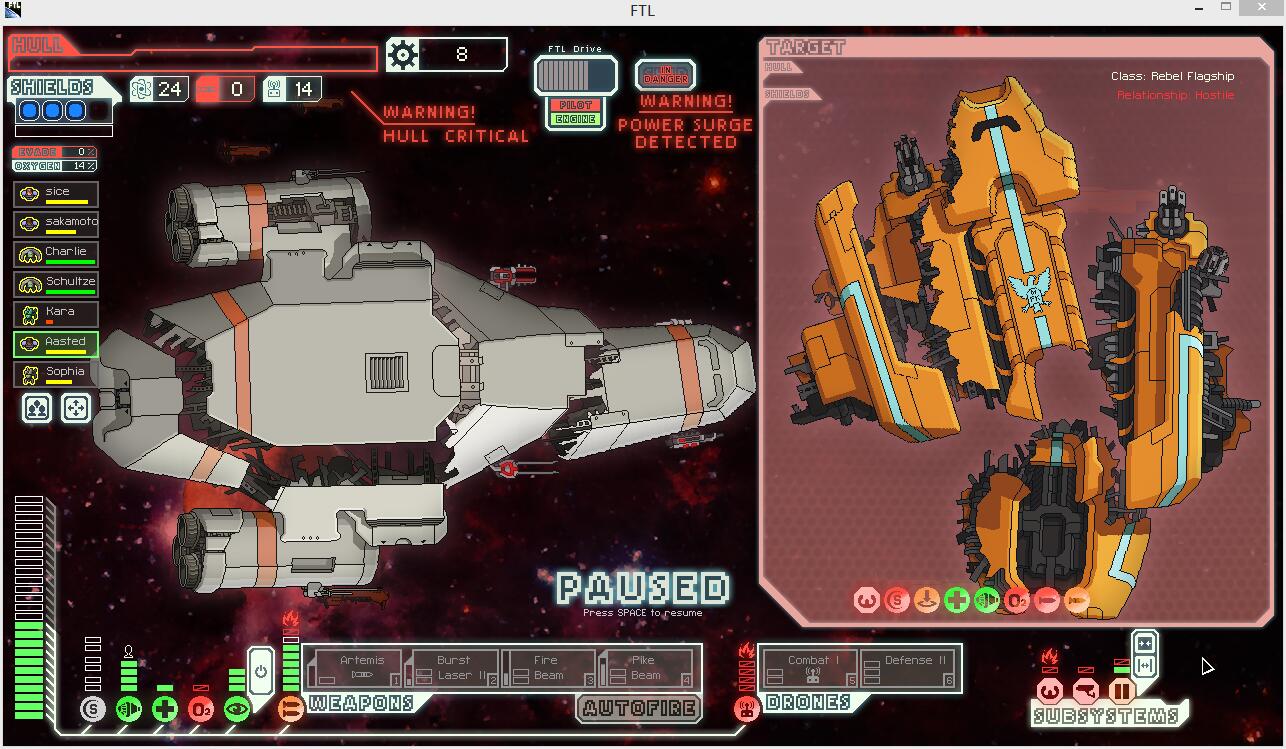Select crew member Charlie from the roster

point(55,253)
